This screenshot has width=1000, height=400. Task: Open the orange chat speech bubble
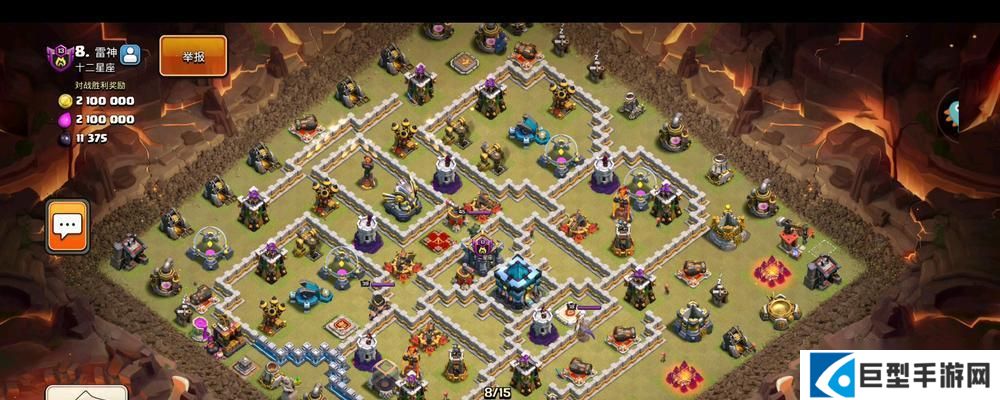click(x=68, y=226)
